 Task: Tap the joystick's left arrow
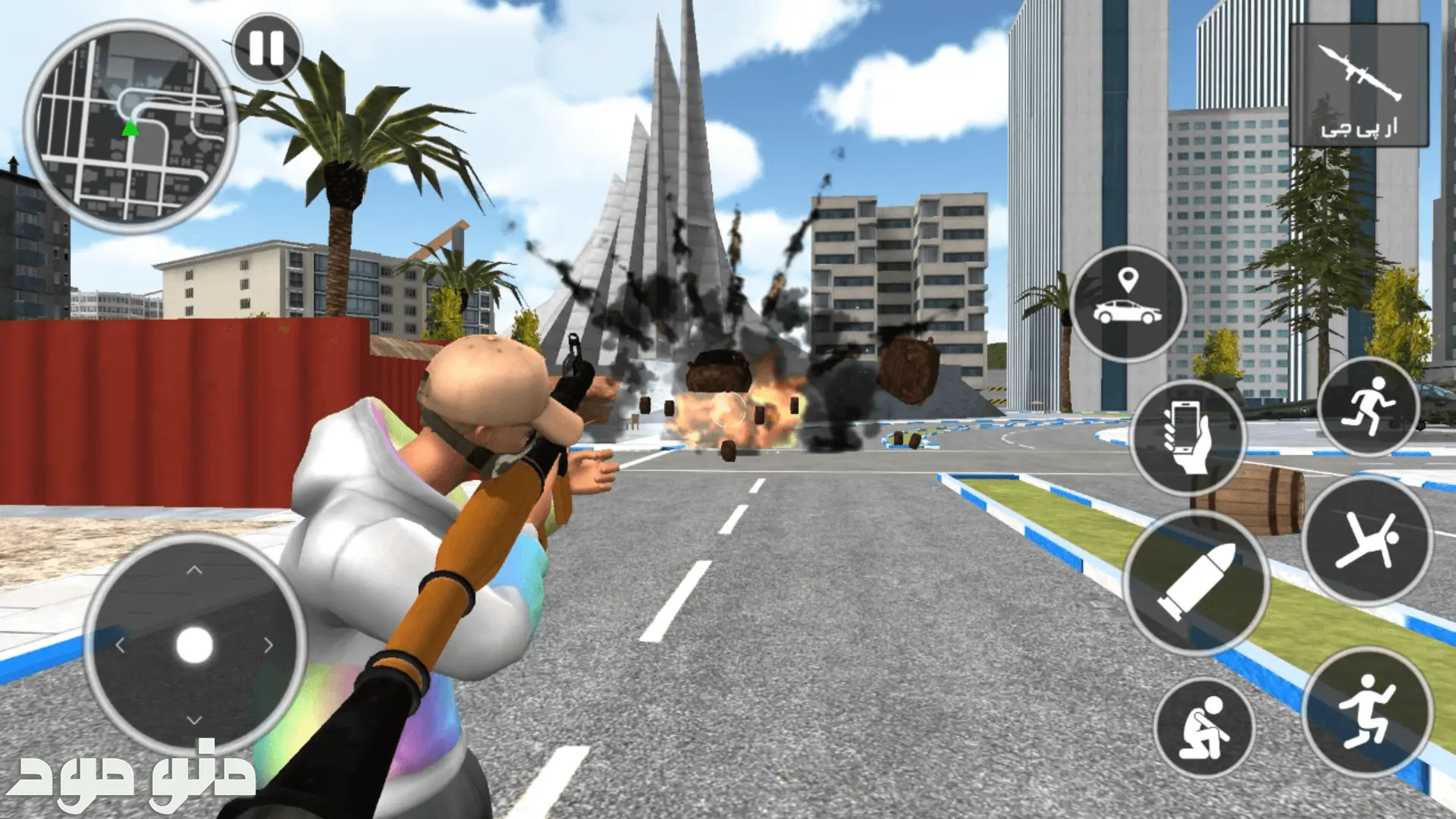121,645
